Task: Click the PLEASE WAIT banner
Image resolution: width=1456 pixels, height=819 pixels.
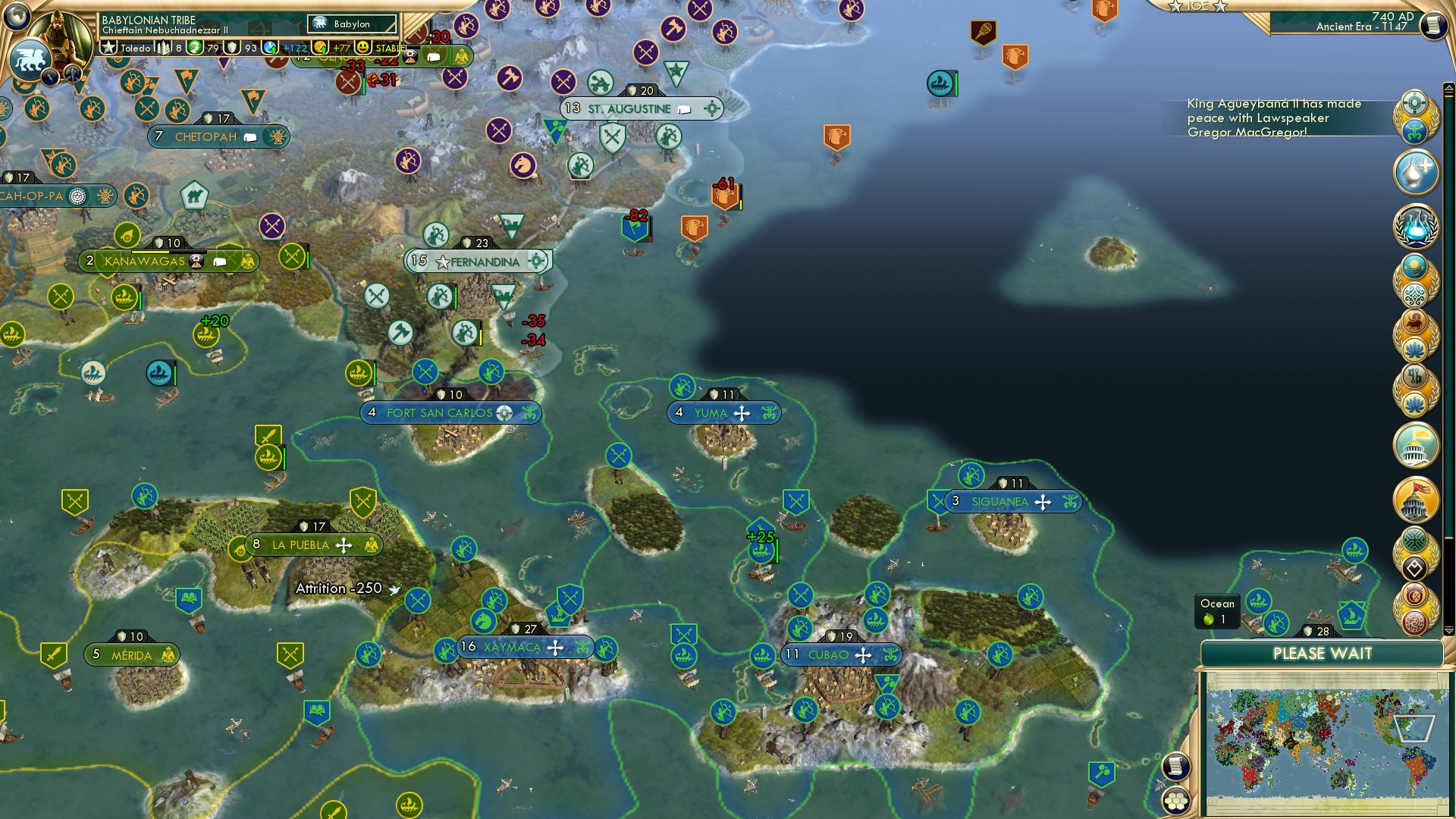Action: click(x=1323, y=654)
